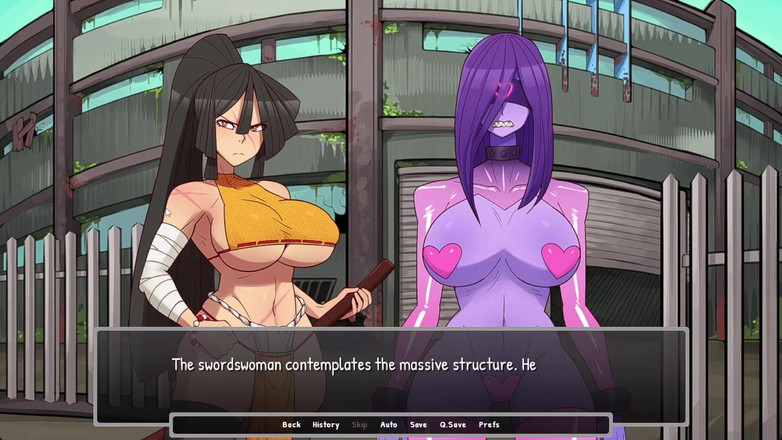The width and height of the screenshot is (782, 440).
Task: Go Back to the previous line
Action: (291, 425)
